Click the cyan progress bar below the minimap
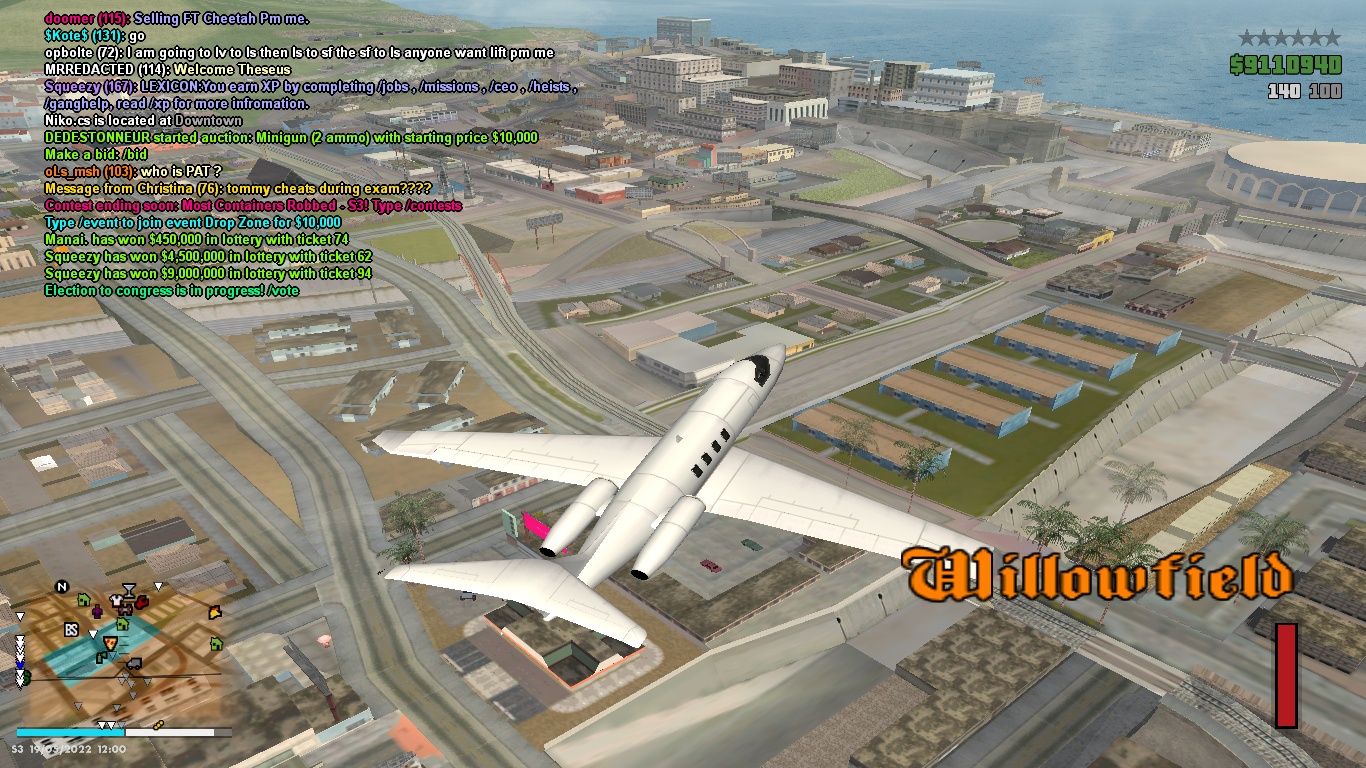This screenshot has height=768, width=1366. (68, 731)
